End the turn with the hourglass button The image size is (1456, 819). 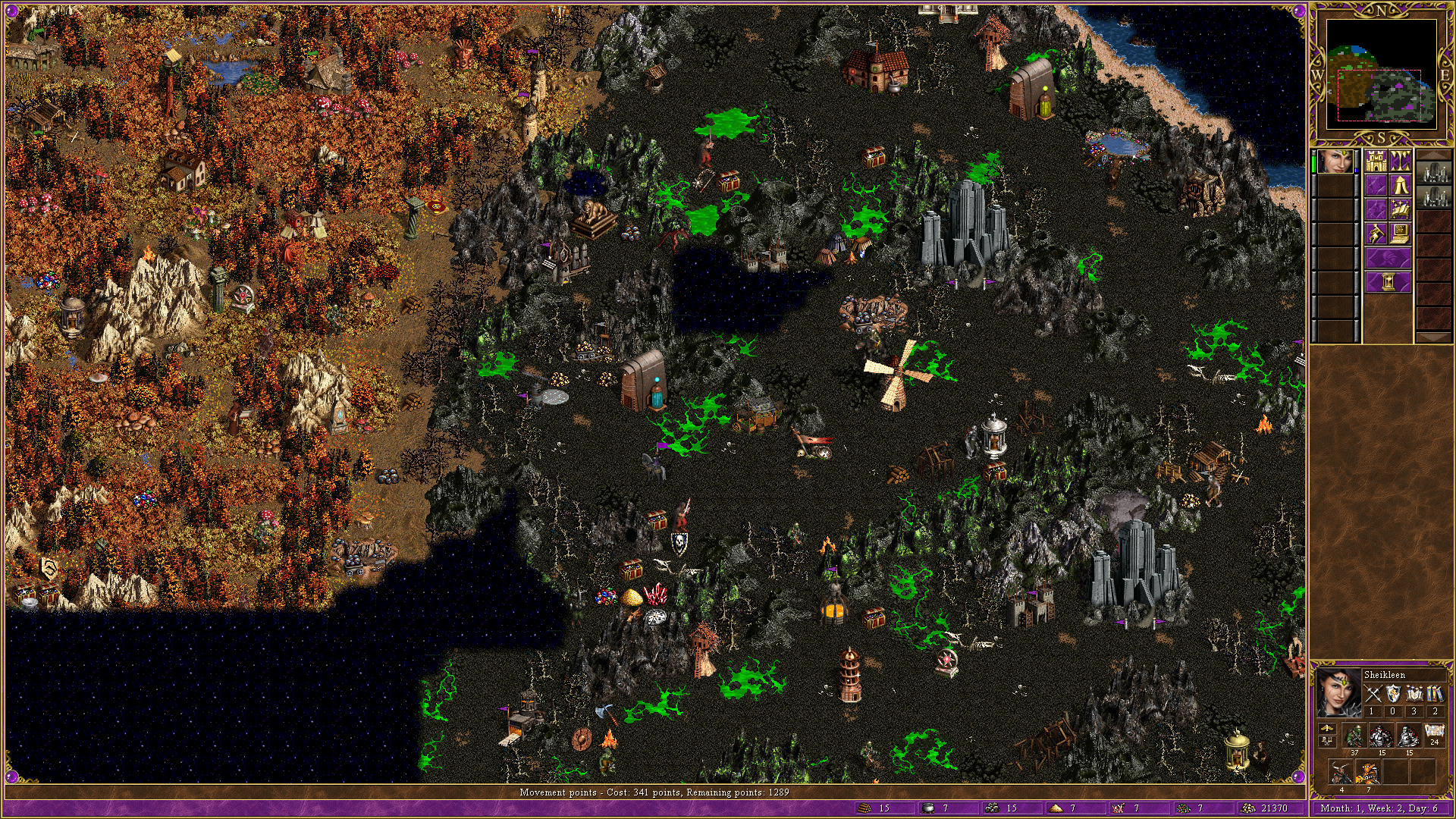click(1388, 282)
